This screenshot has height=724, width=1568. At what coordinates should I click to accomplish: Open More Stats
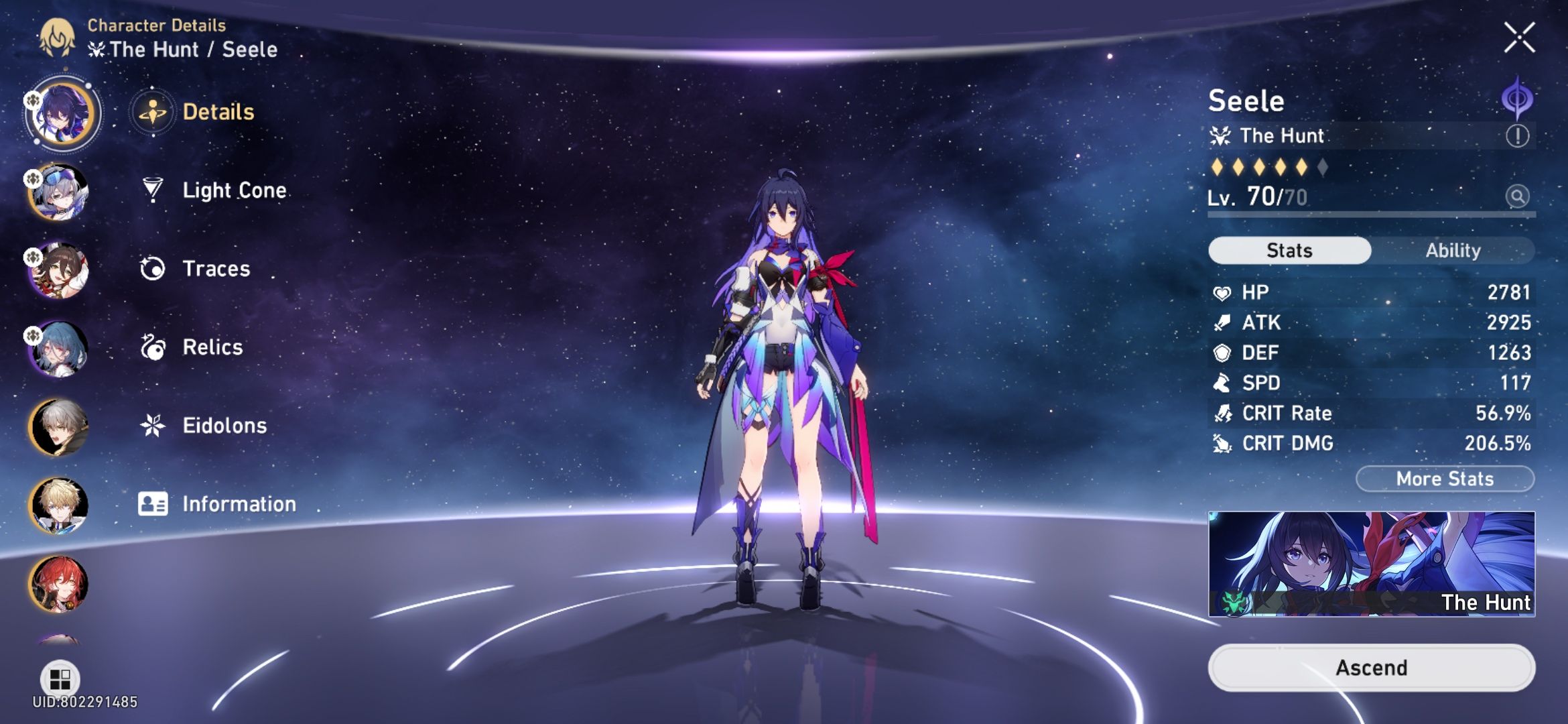tap(1444, 478)
